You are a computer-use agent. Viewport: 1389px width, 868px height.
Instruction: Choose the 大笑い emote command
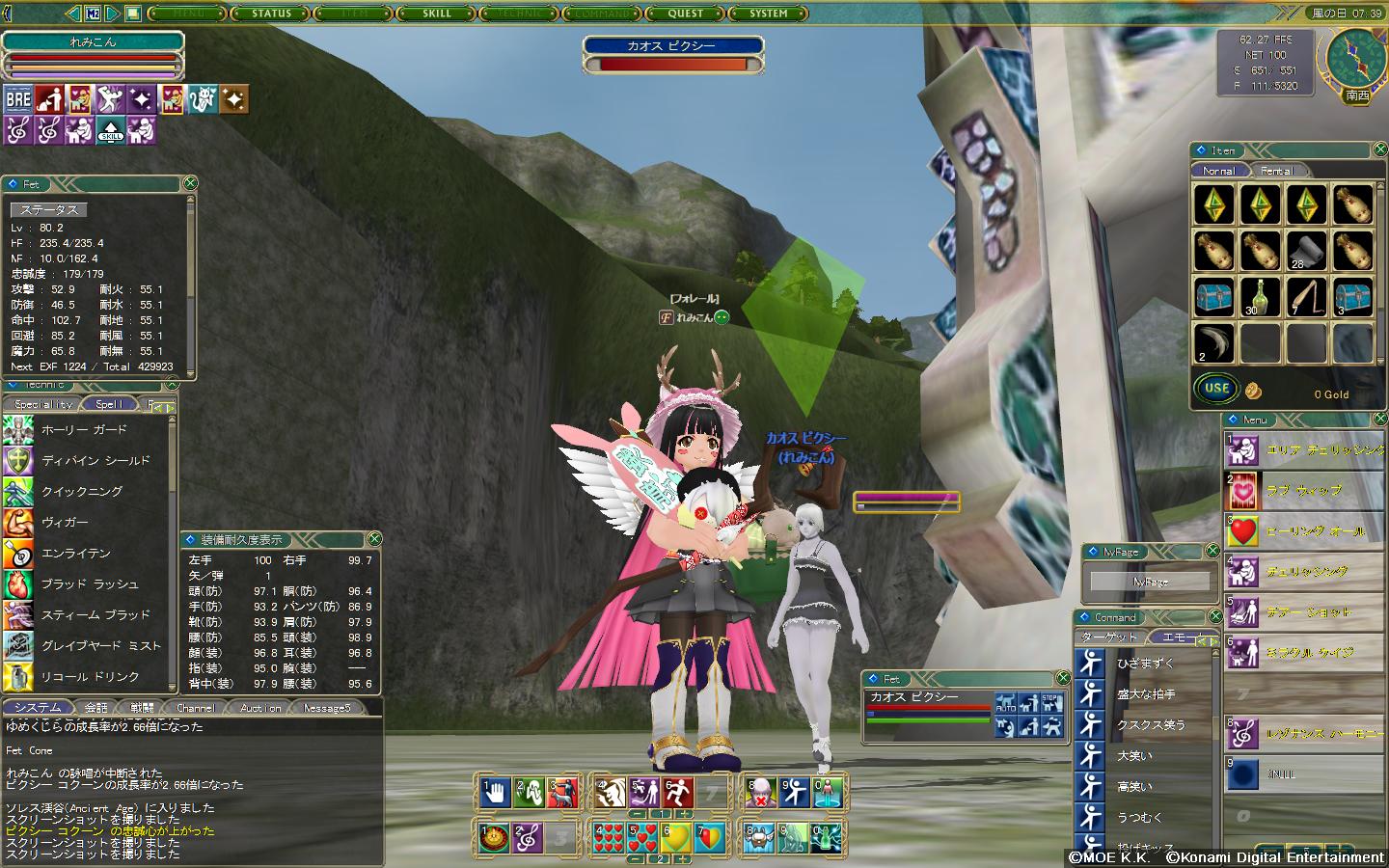[x=1135, y=756]
